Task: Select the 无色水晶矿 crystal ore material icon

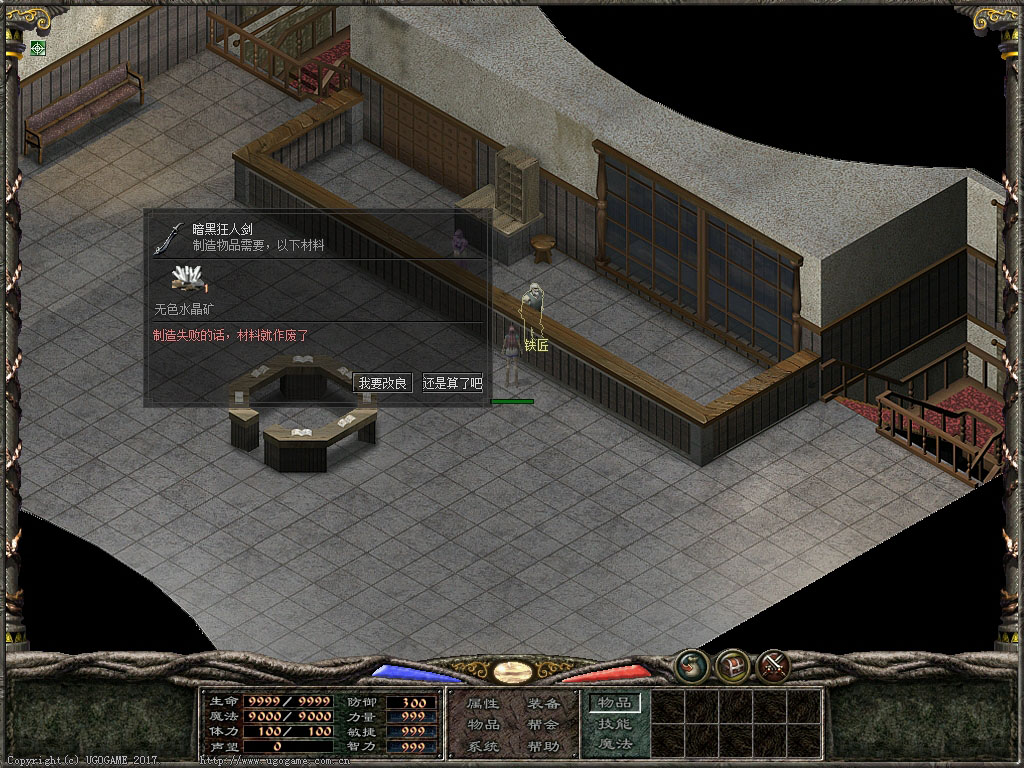Action: (x=188, y=281)
